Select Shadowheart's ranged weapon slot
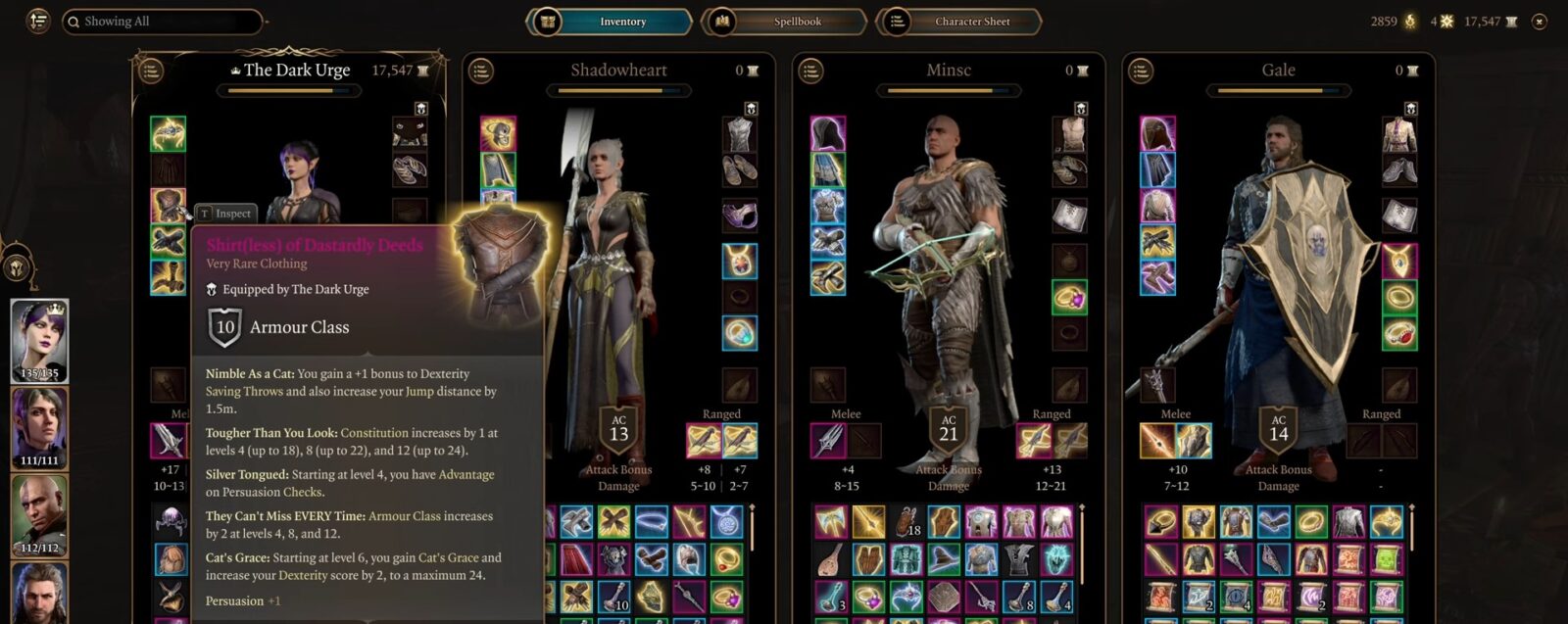The height and width of the screenshot is (624, 1568). point(705,441)
